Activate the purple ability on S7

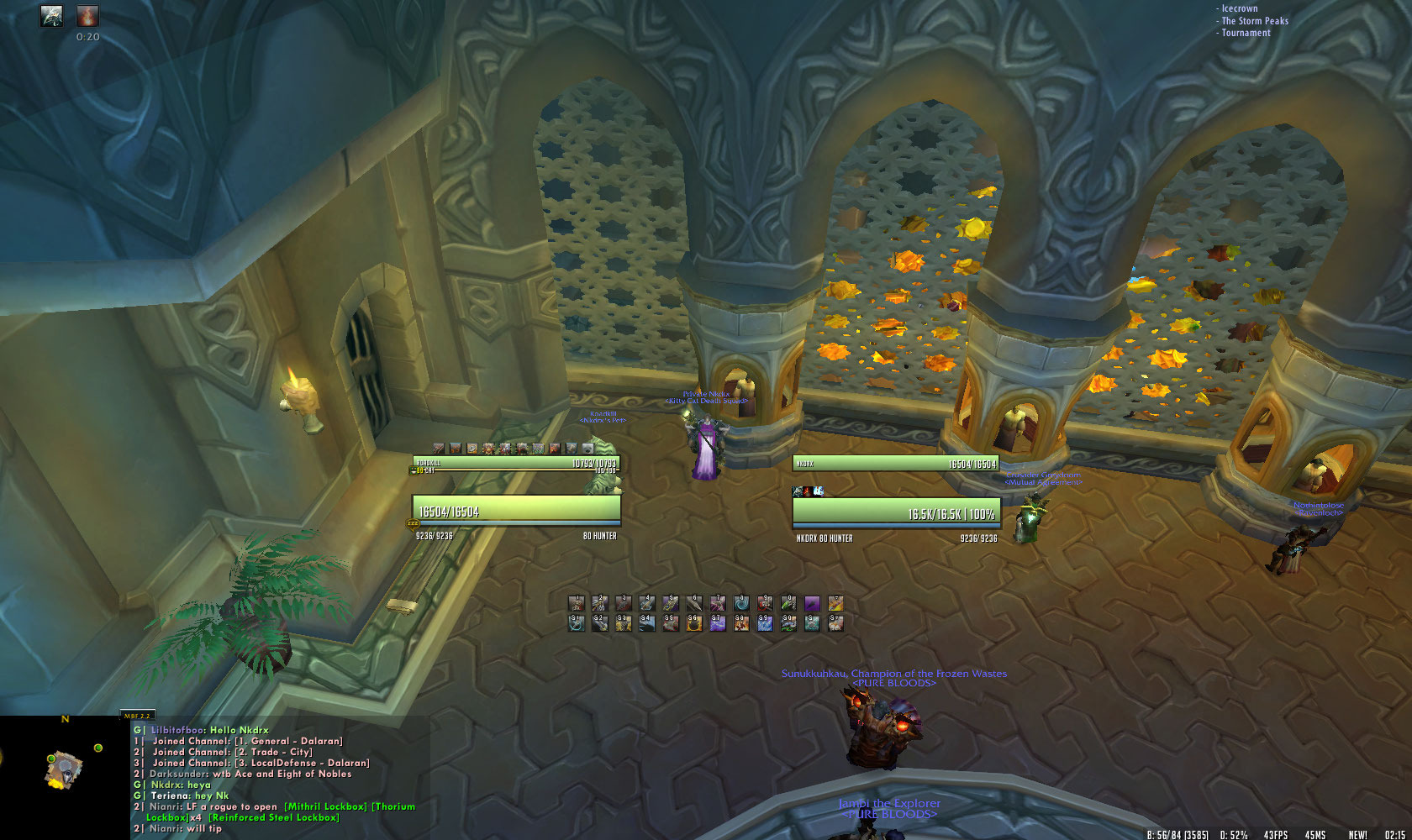point(718,622)
